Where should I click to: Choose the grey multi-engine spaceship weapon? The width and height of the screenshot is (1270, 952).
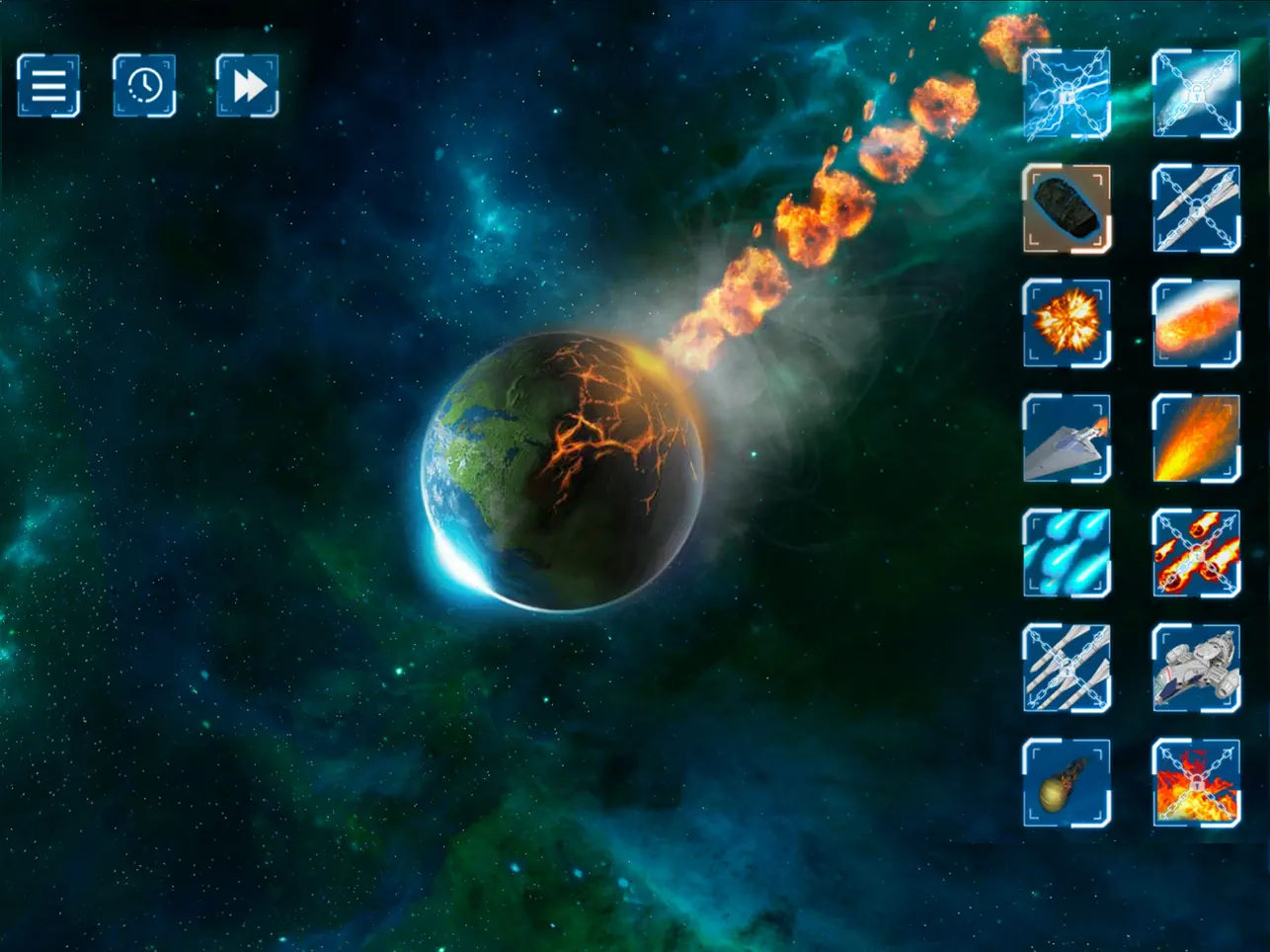[x=1196, y=668]
